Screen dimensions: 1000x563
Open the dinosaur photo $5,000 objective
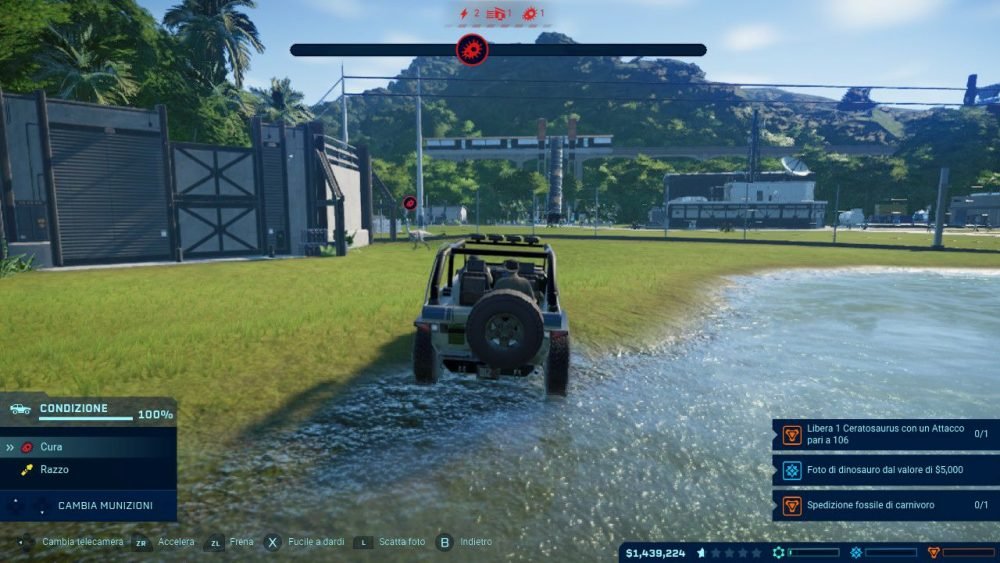(885, 470)
